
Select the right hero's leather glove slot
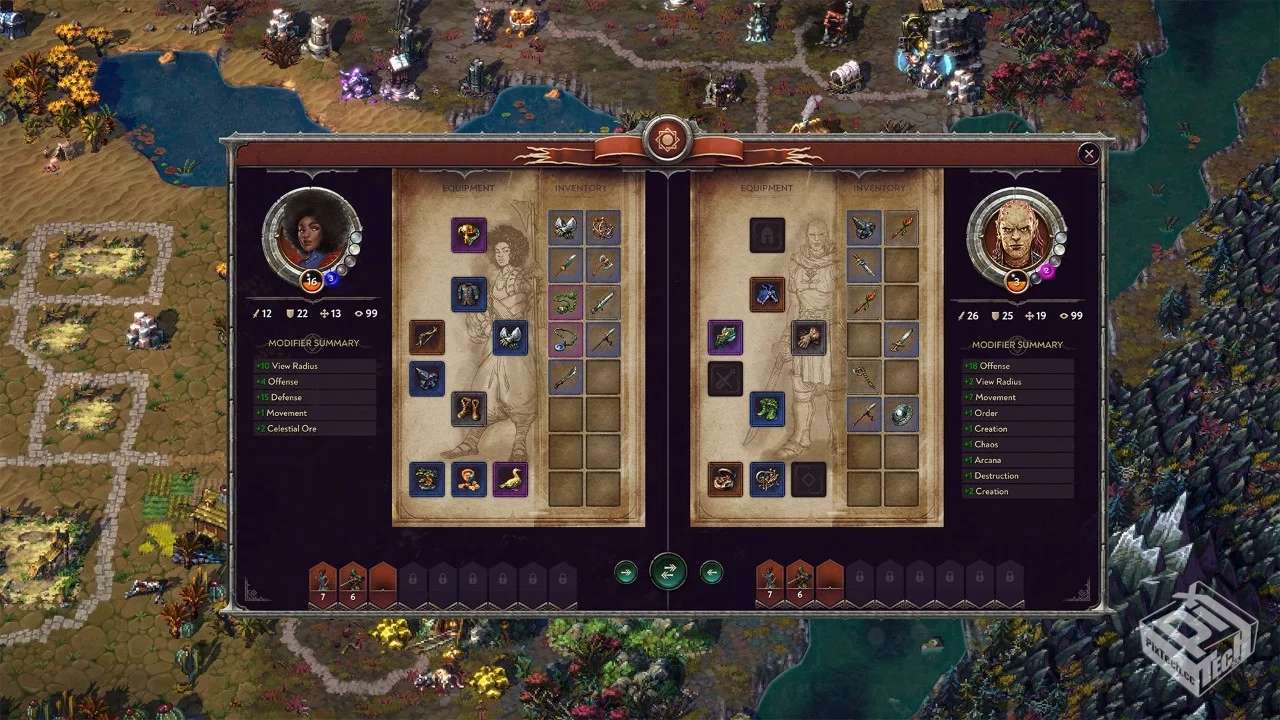coord(809,338)
